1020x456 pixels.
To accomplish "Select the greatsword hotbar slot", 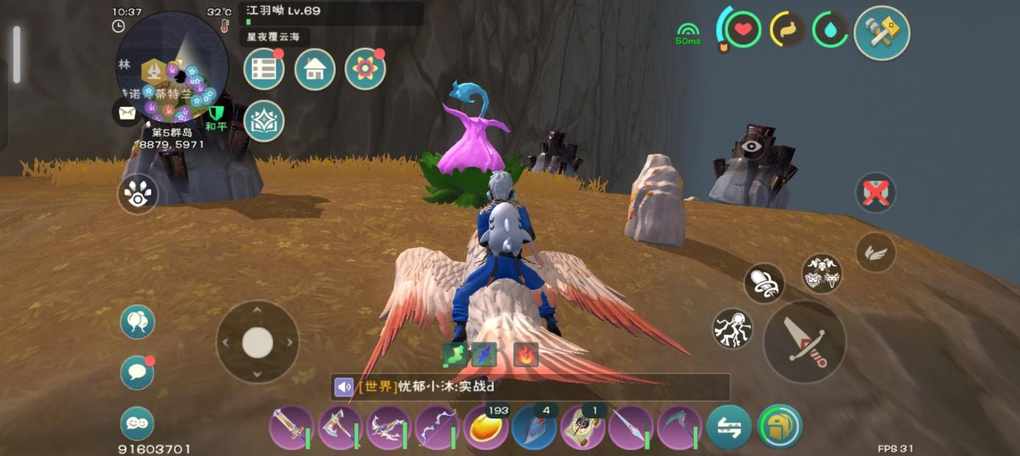I will click(x=291, y=428).
